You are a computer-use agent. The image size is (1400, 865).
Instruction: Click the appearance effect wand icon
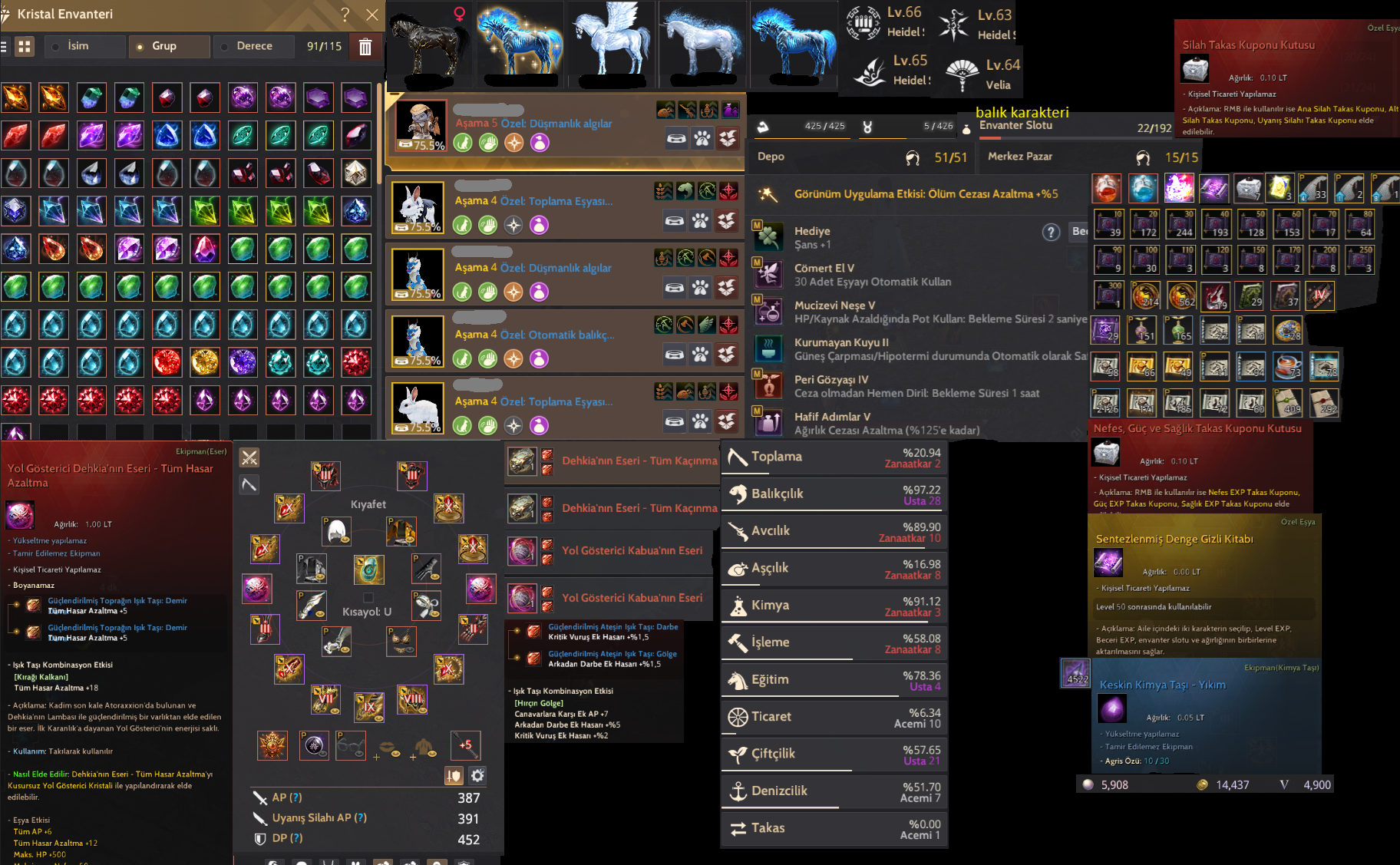click(765, 193)
